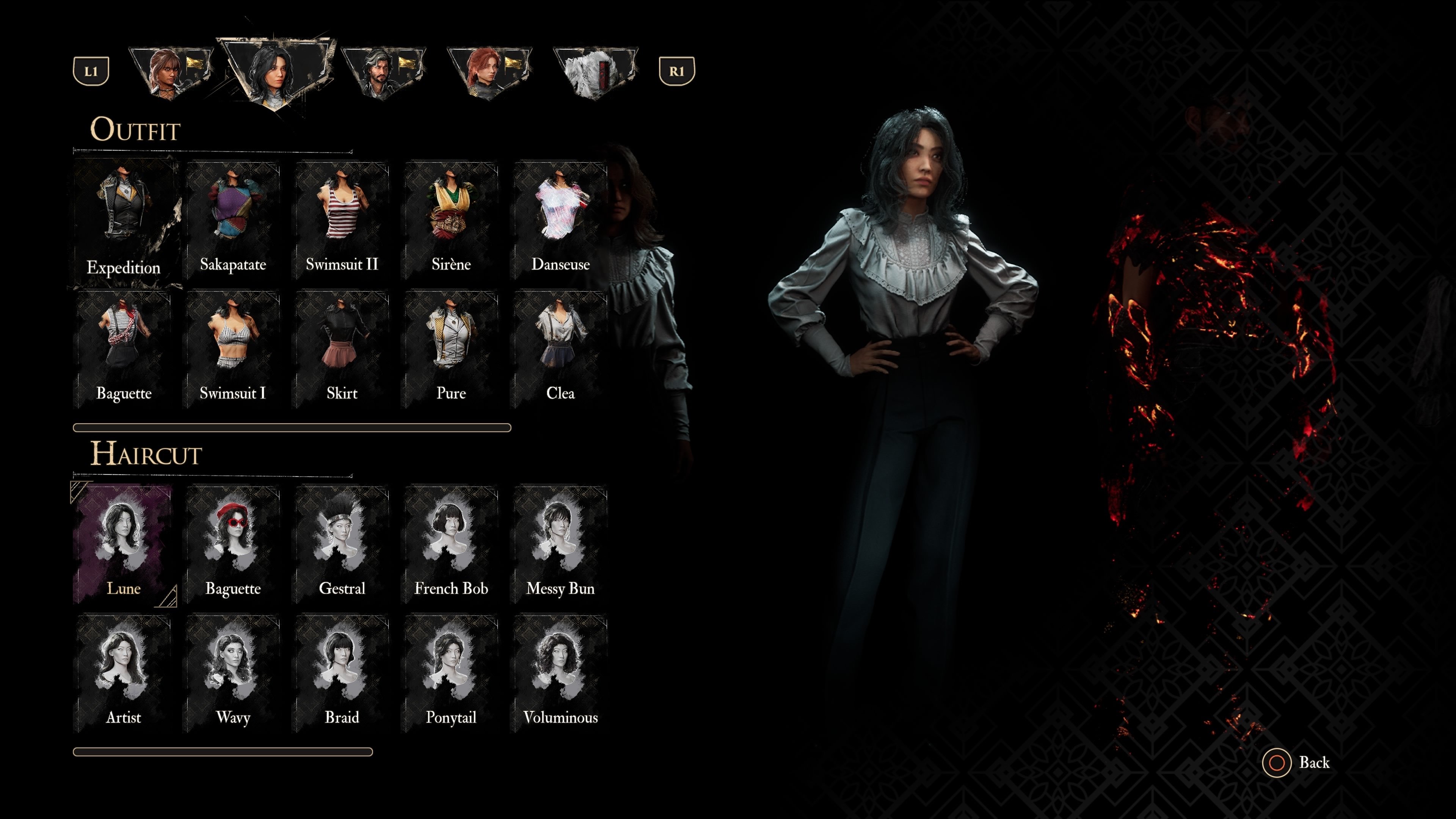Viewport: 1456px width, 819px height.
Task: Choose the Sakapatate outfit
Action: coord(233,221)
